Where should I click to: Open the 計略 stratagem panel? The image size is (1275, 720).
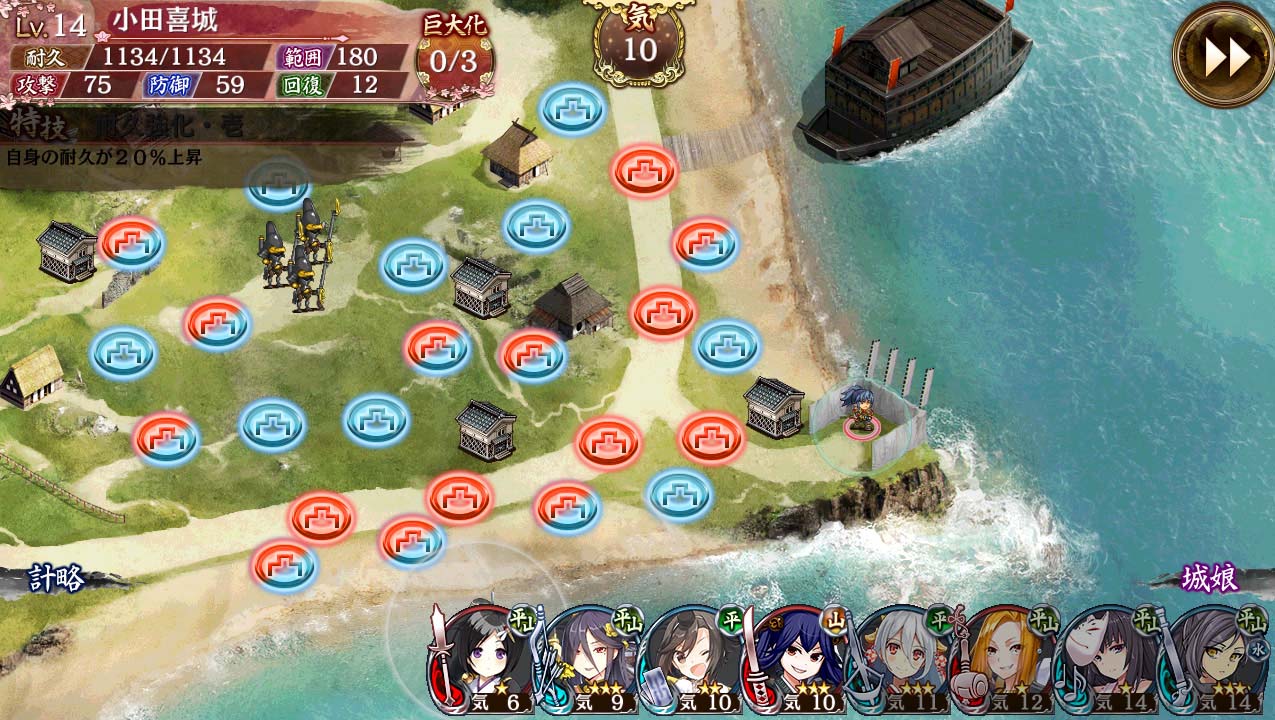click(x=56, y=579)
